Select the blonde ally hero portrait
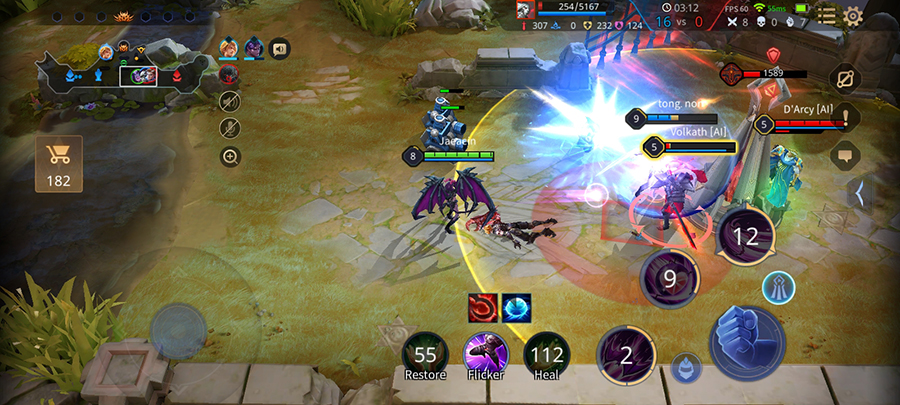The height and width of the screenshot is (405, 900). 229,48
